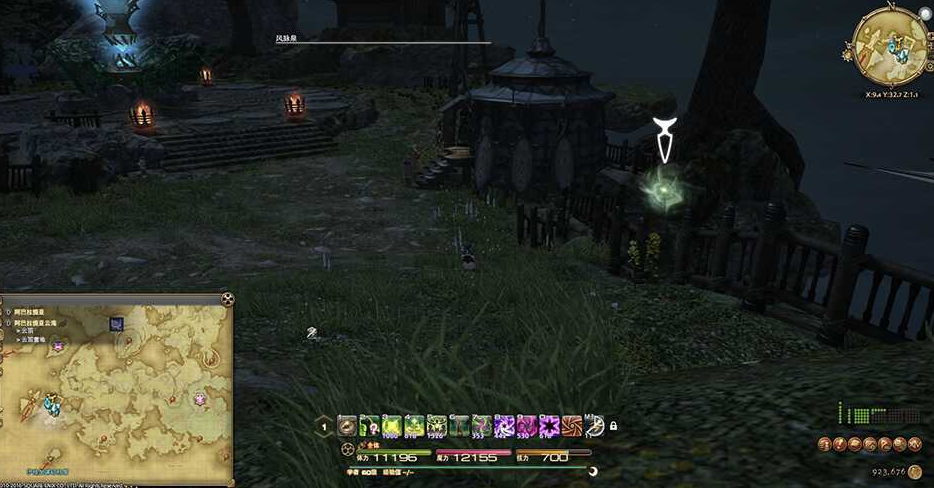Screen dimensions: 934x488
Task: Activate the green question mark skill
Action: tap(370, 425)
